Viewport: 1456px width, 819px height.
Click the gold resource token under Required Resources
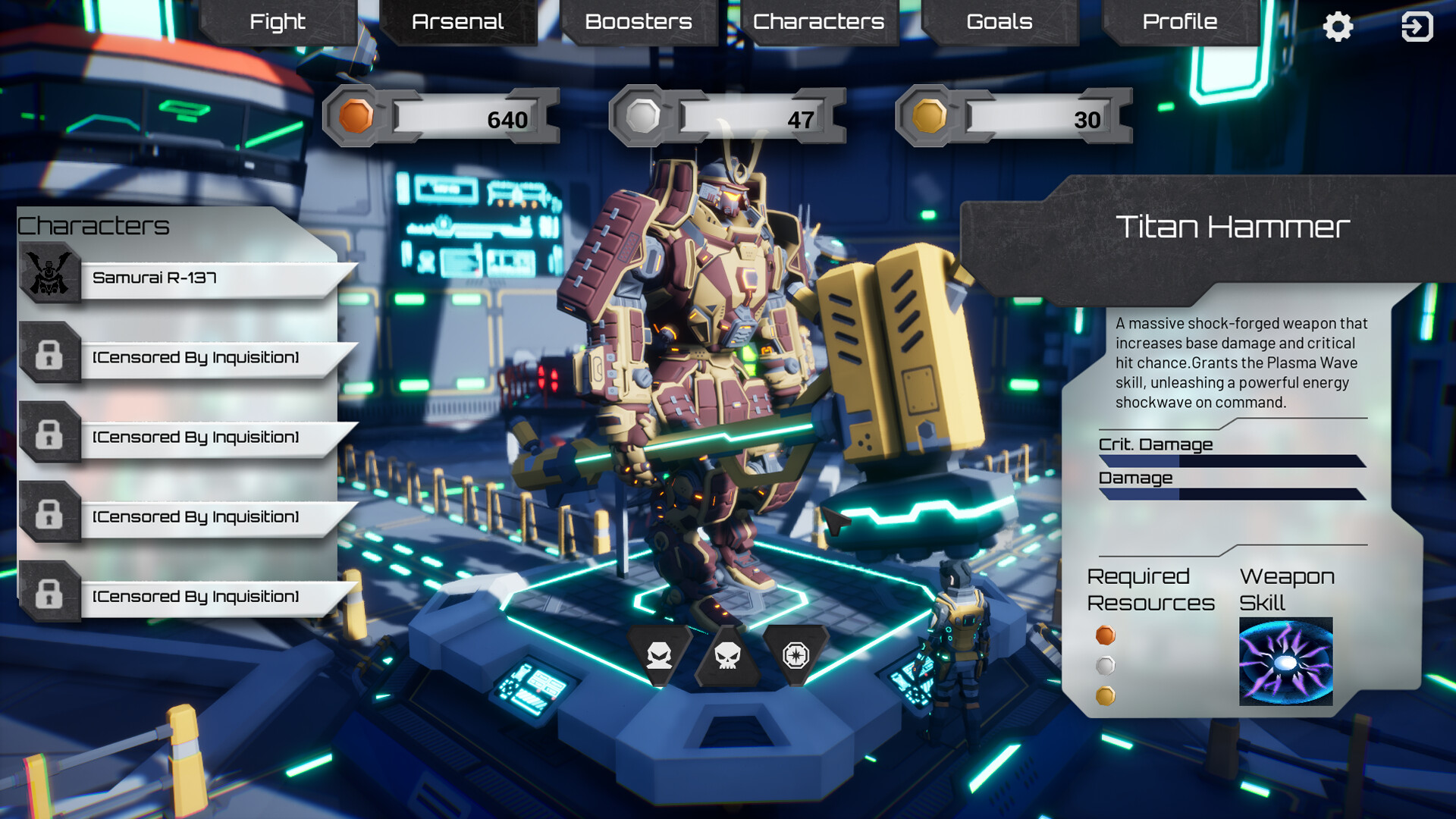tap(1106, 694)
